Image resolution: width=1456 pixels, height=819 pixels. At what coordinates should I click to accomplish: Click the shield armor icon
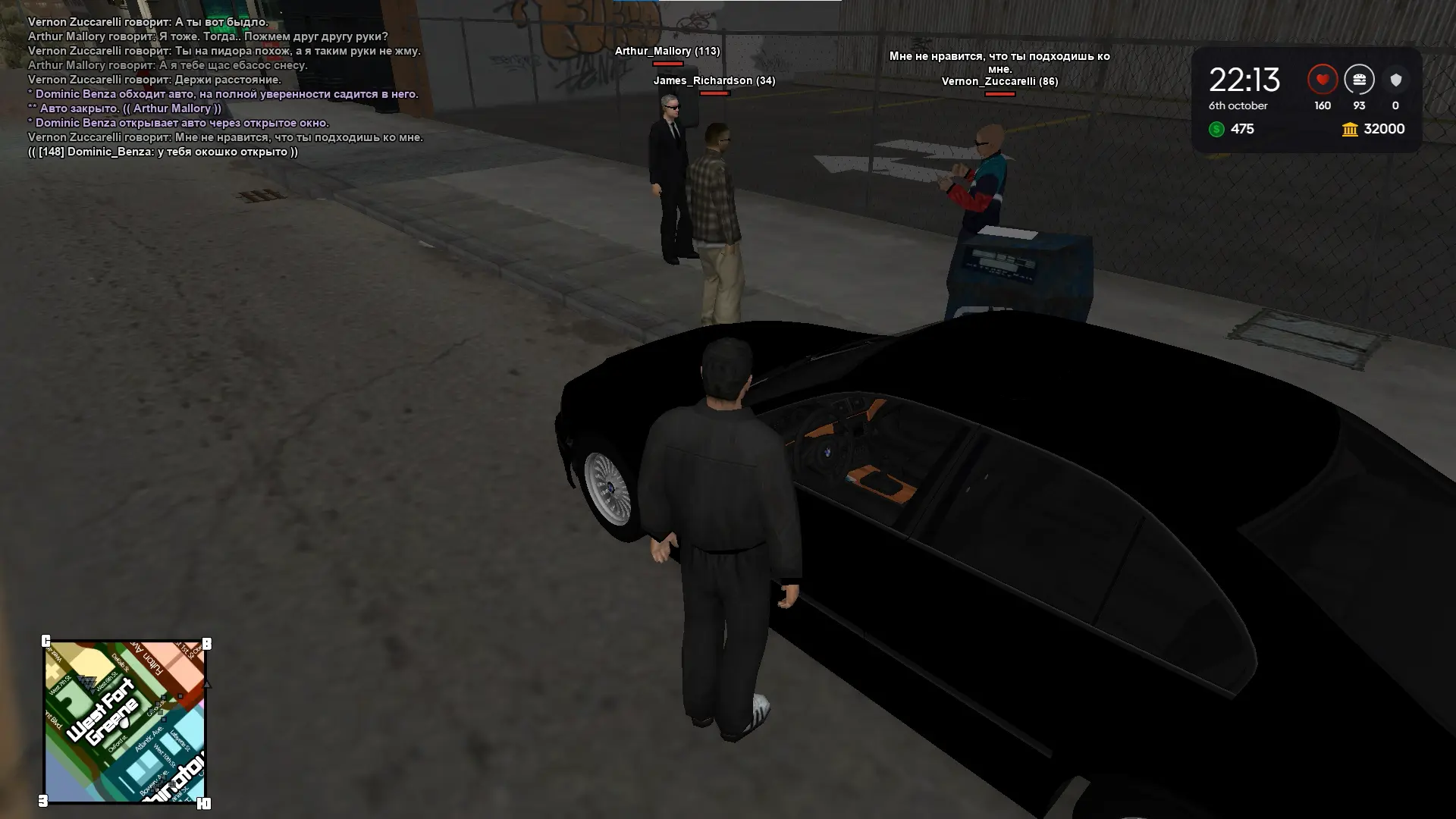pyautogui.click(x=1395, y=80)
